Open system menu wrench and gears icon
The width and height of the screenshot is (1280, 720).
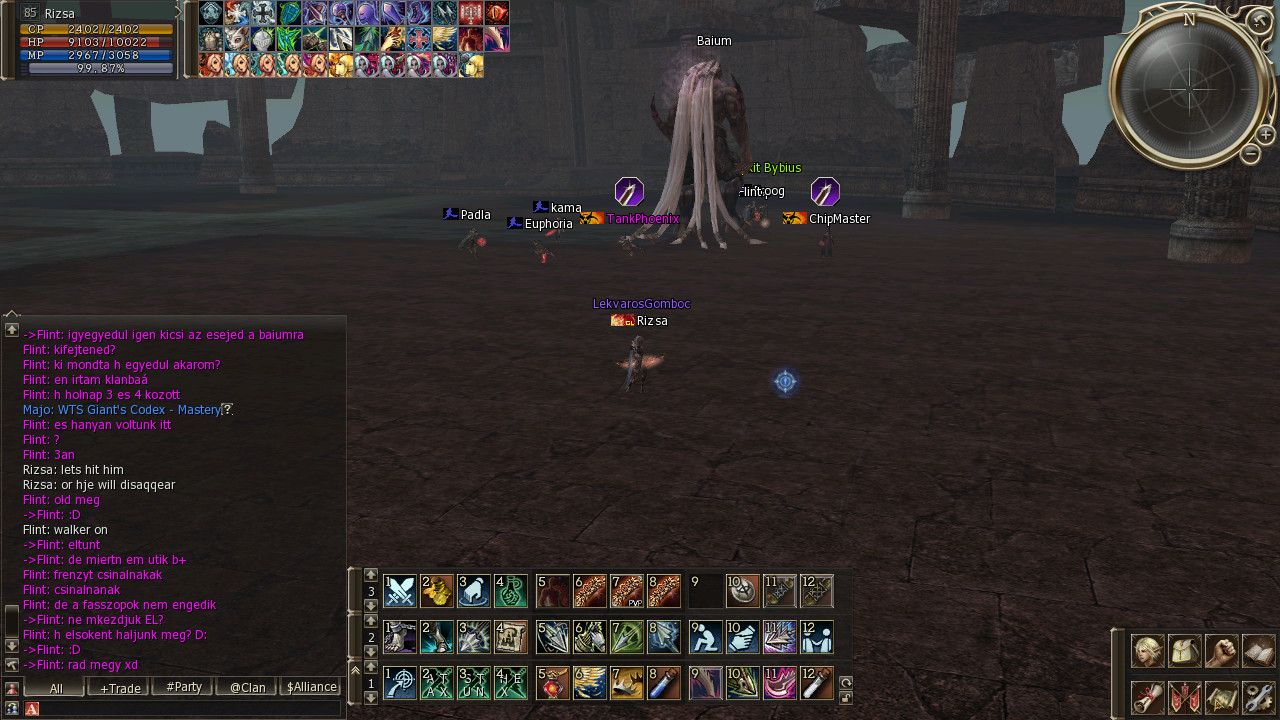[1259, 697]
